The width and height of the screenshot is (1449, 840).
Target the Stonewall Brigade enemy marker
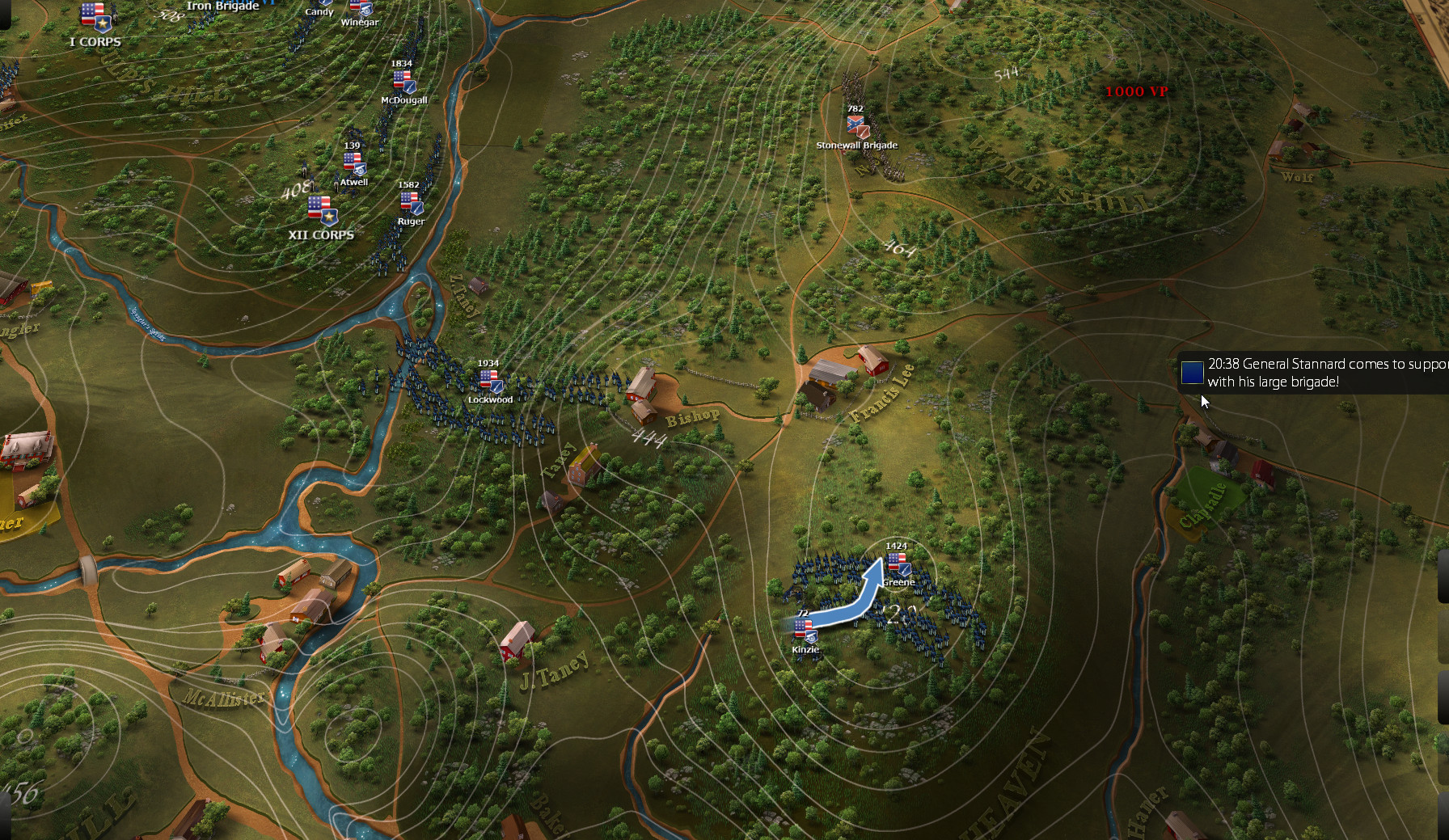pyautogui.click(x=856, y=126)
